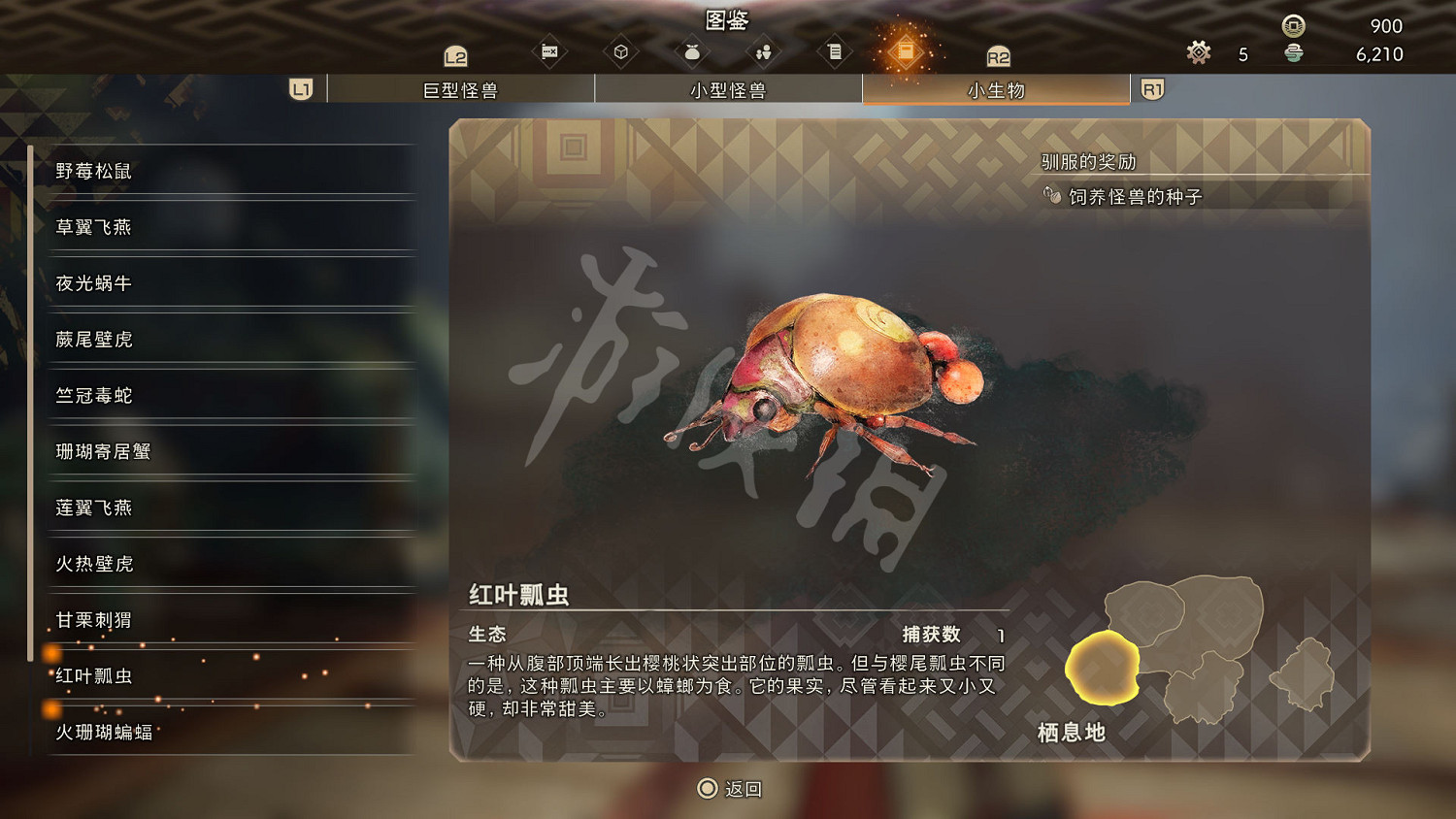Click the seed reward icon under 驯服的奖励
1456x819 pixels.
[x=1053, y=195]
